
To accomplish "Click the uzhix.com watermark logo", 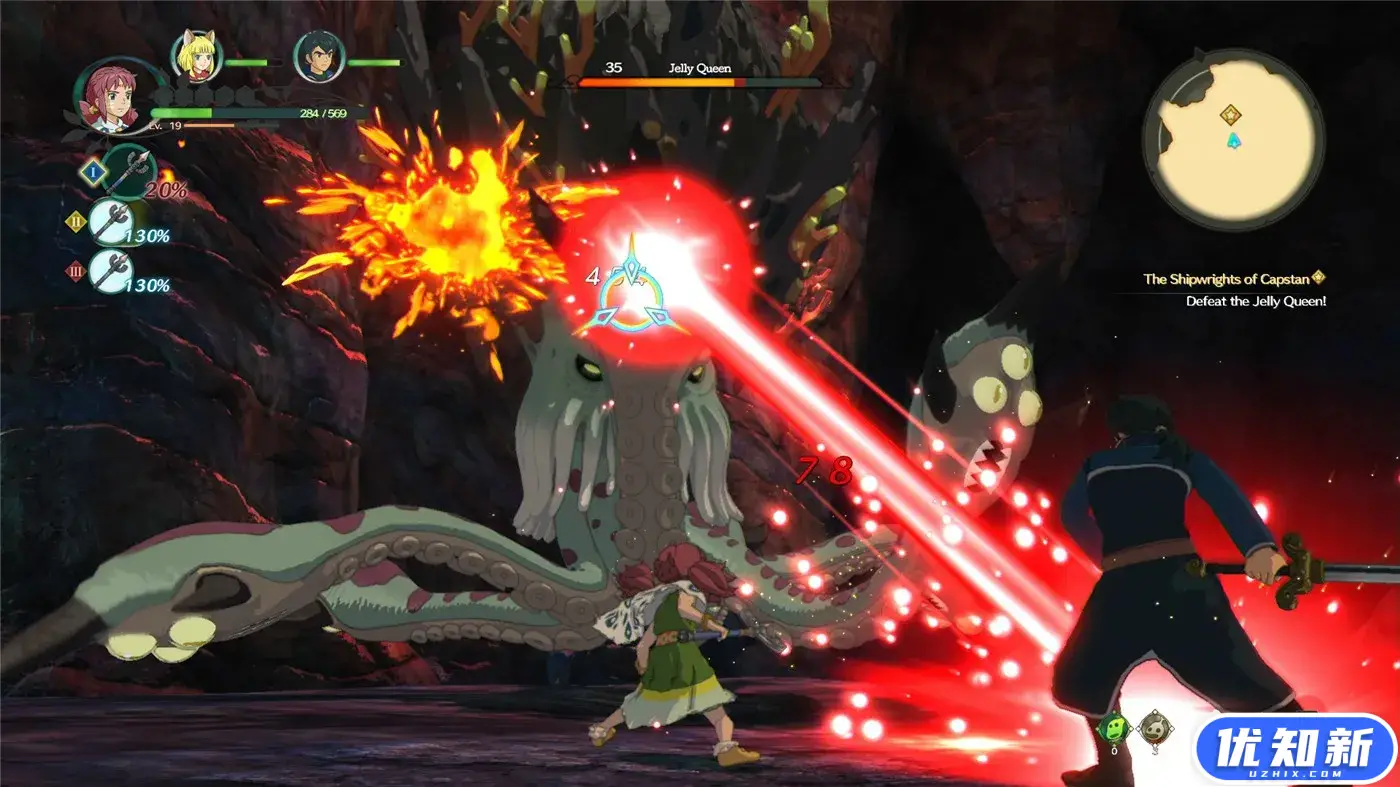I will (1295, 749).
